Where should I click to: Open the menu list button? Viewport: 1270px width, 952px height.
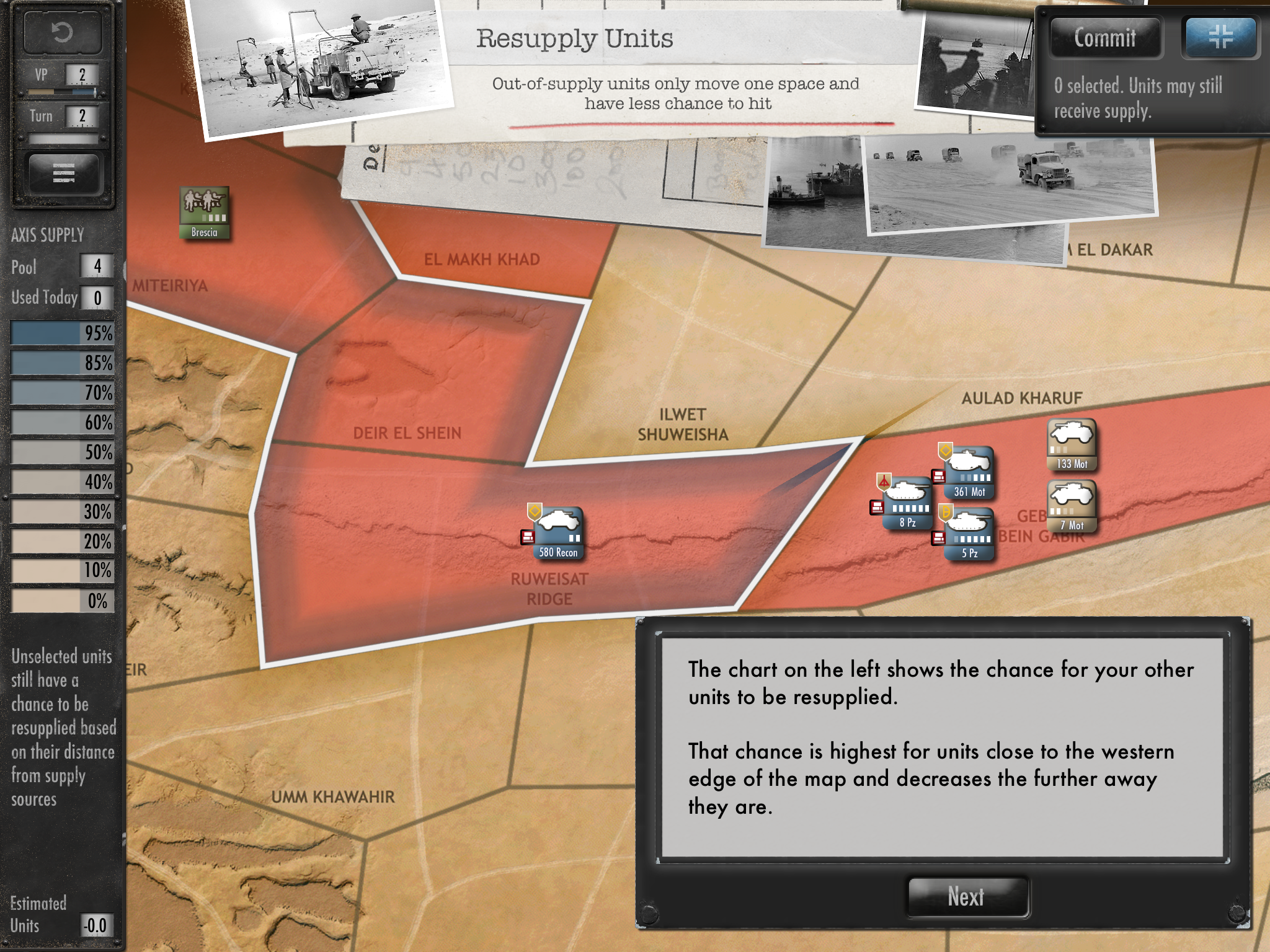coord(63,173)
